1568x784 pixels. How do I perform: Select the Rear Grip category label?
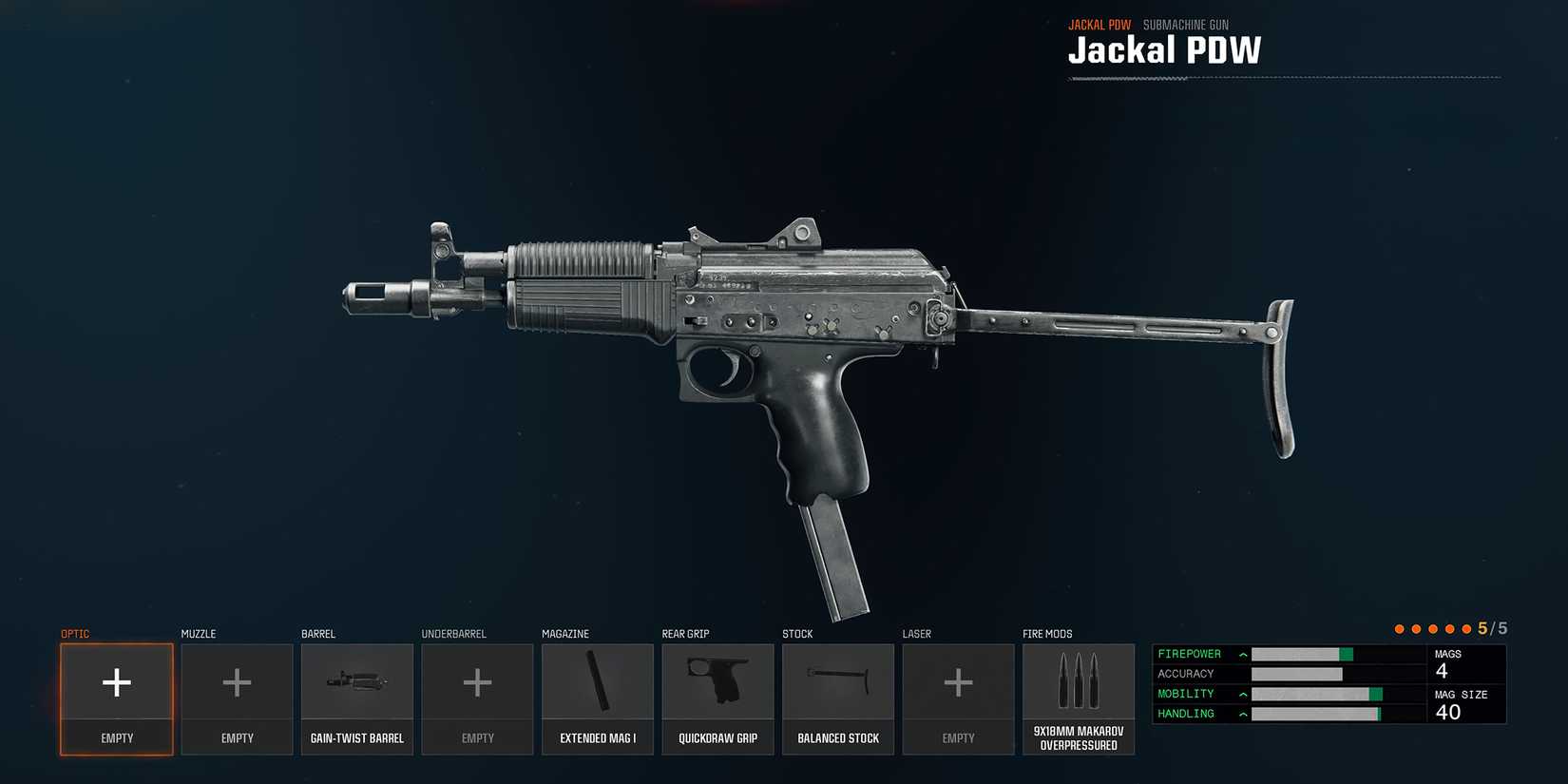click(687, 633)
